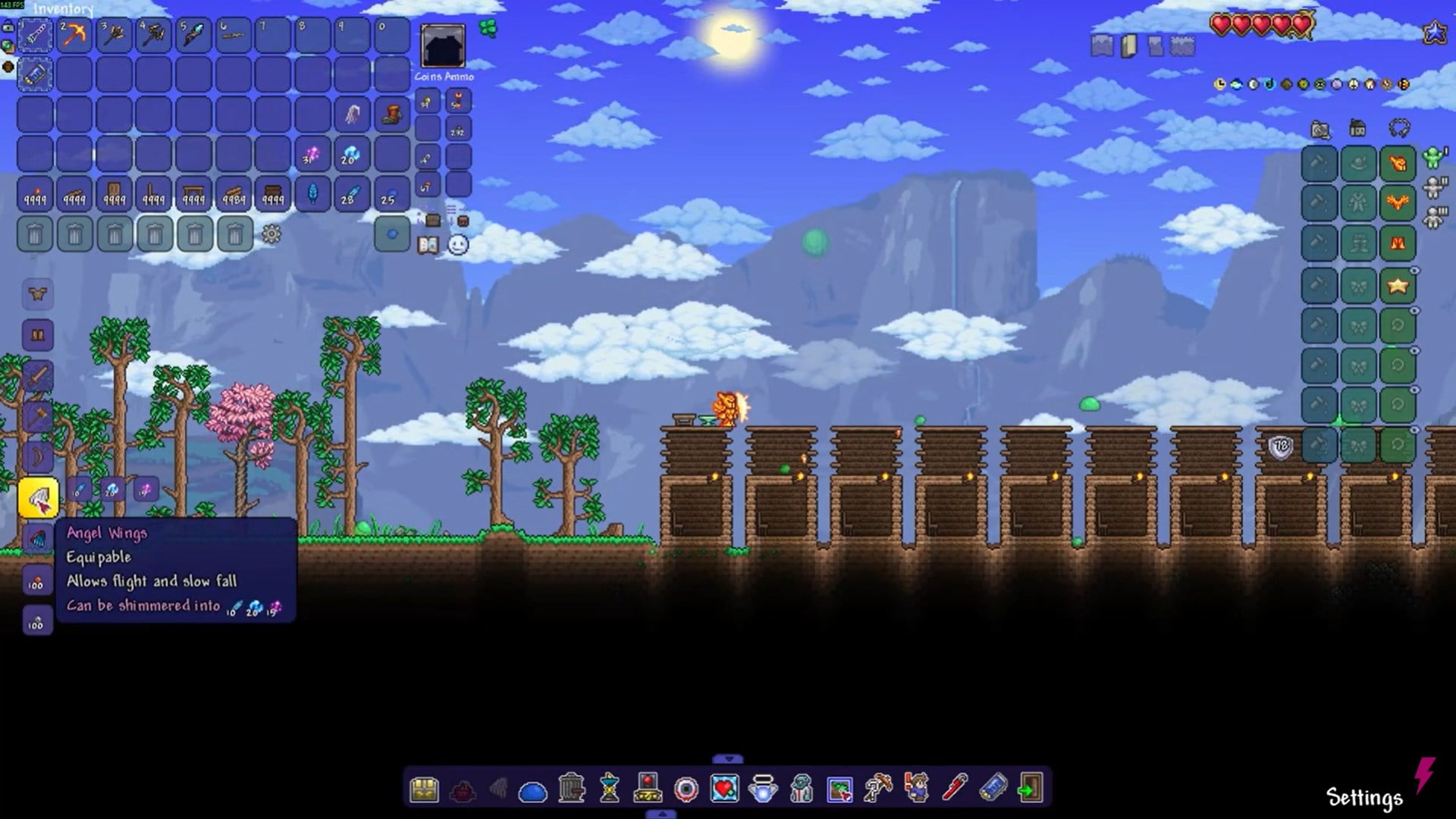Pick up the boots item in inventory
Screen dimensions: 1456x819
pyautogui.click(x=391, y=115)
